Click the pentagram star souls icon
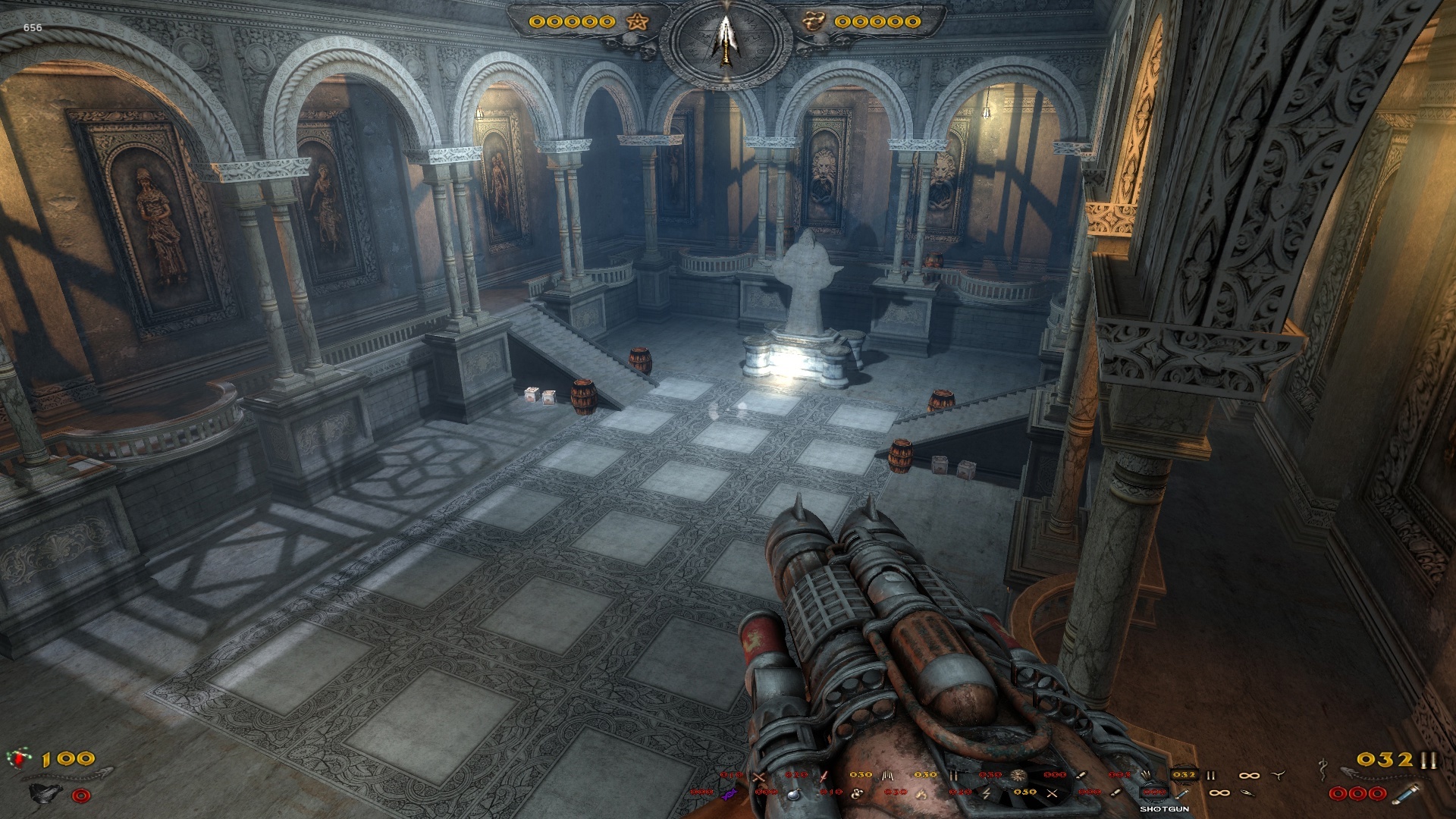Screen dimensions: 1456x819 [x=636, y=21]
